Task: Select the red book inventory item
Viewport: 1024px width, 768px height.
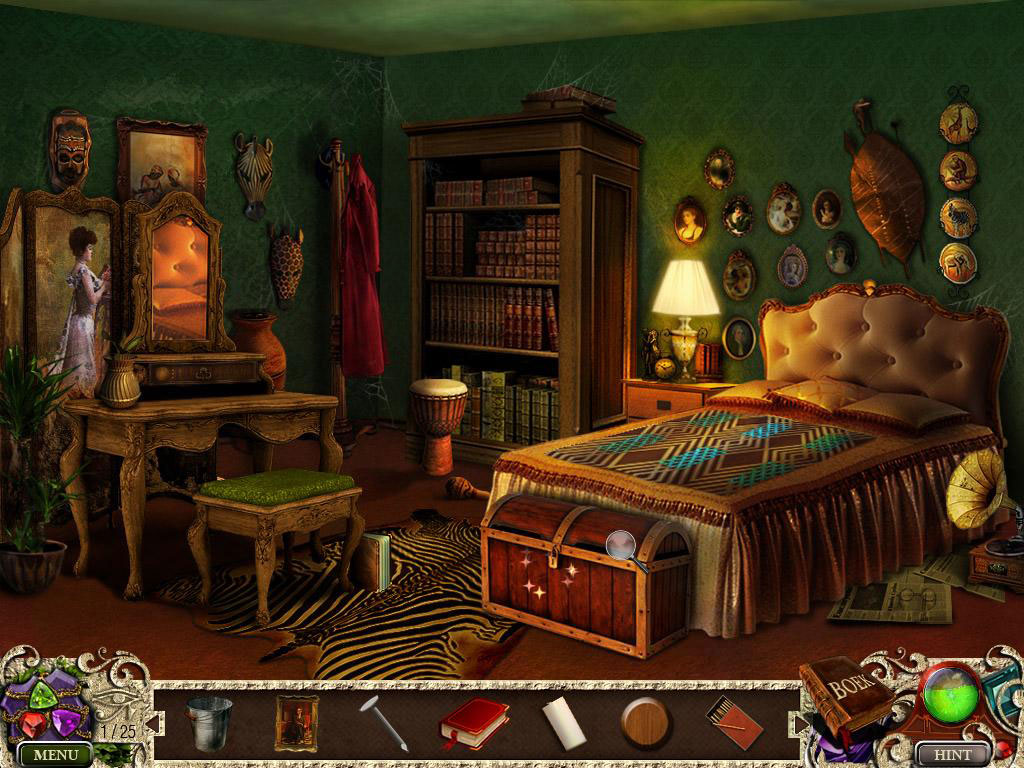Action: click(x=474, y=722)
